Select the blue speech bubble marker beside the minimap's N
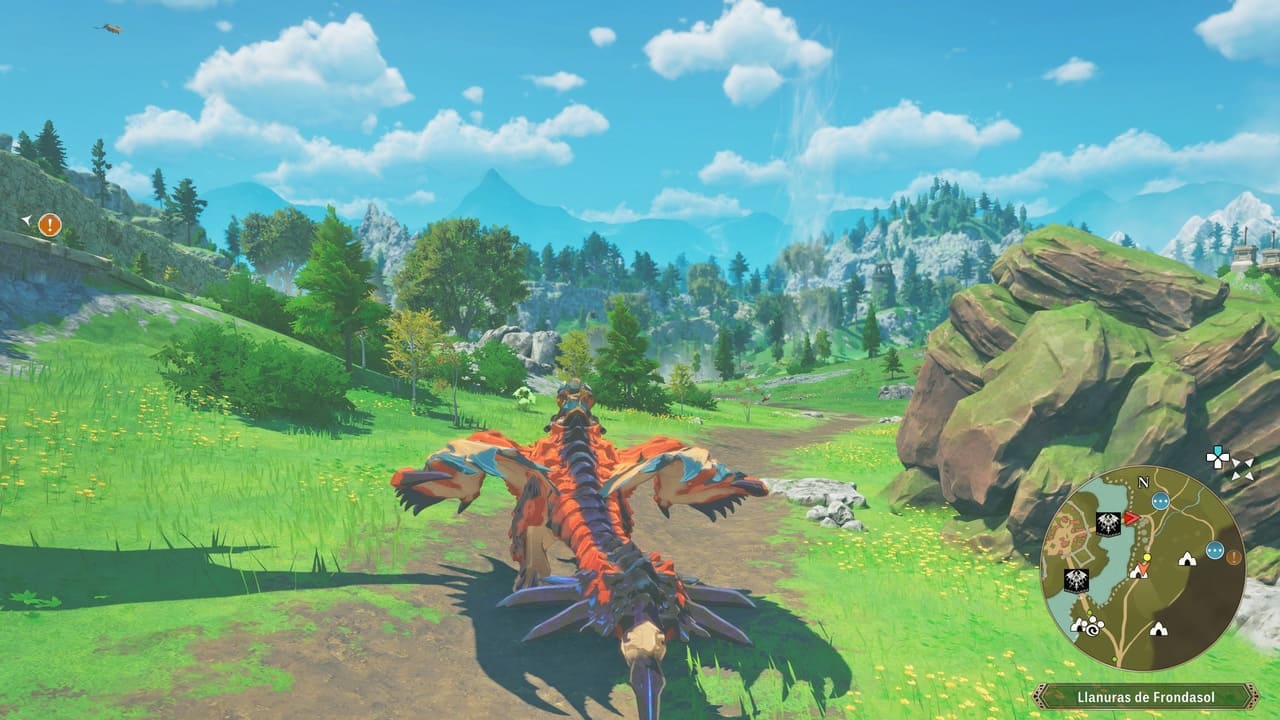 coord(1160,500)
